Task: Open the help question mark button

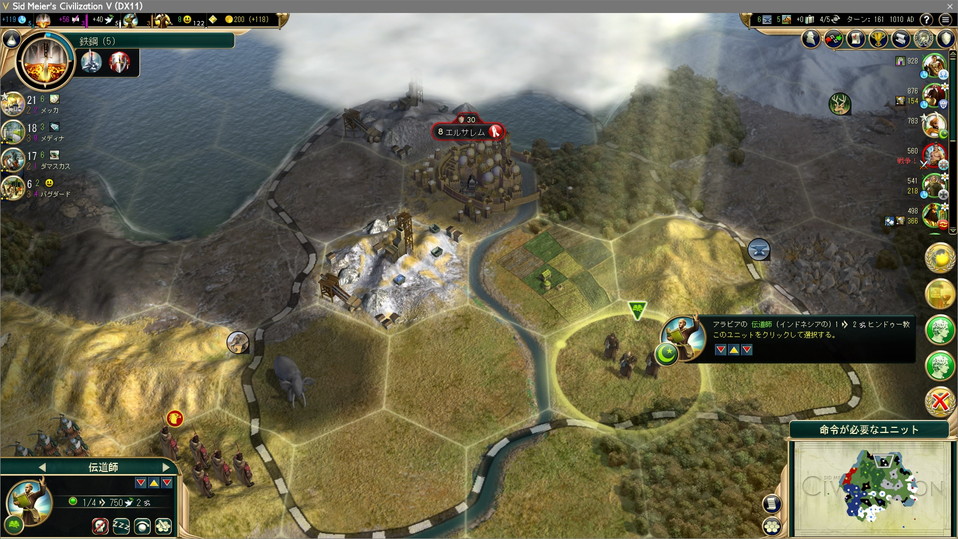Action: coord(926,20)
